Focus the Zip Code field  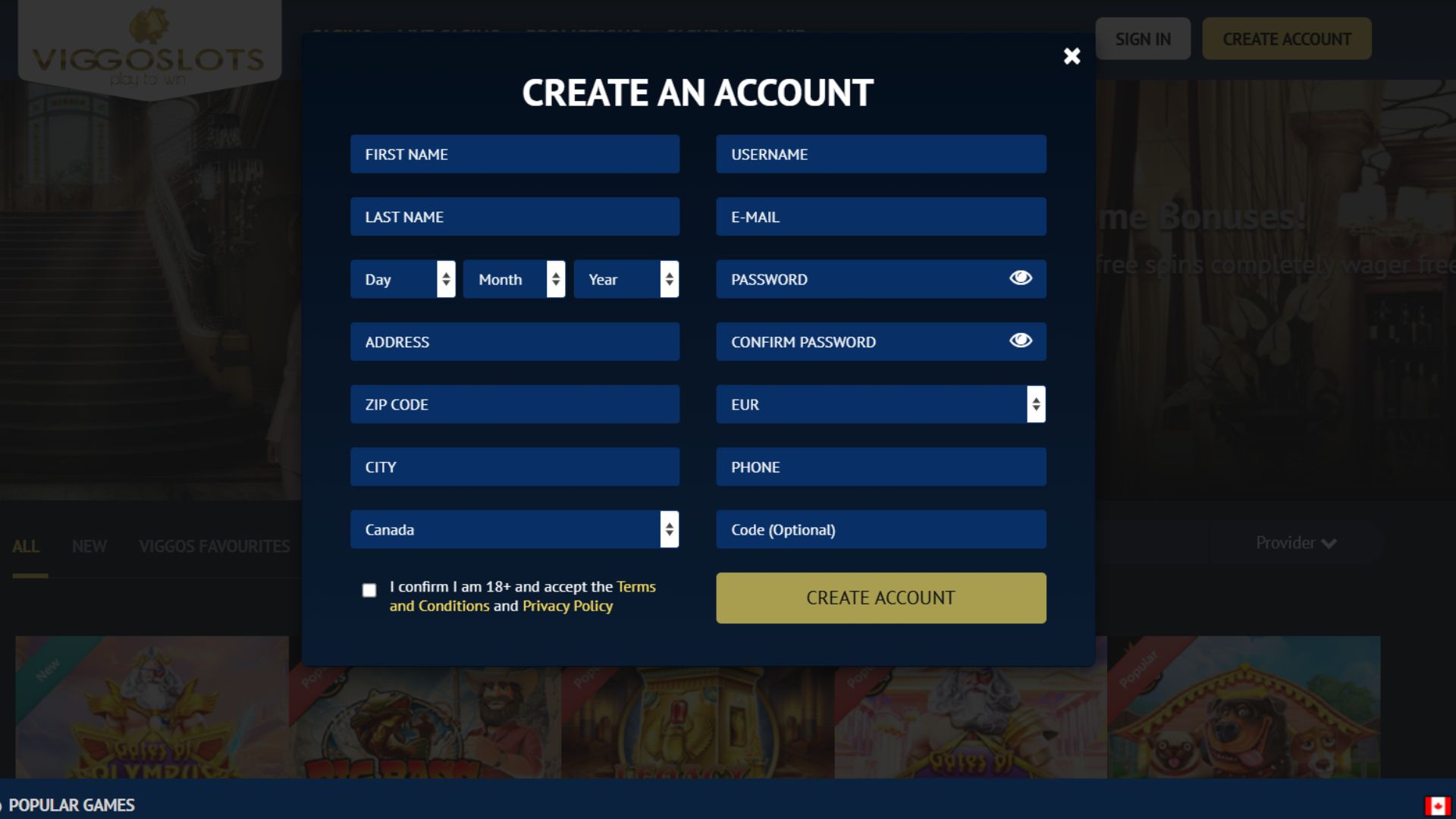point(514,404)
